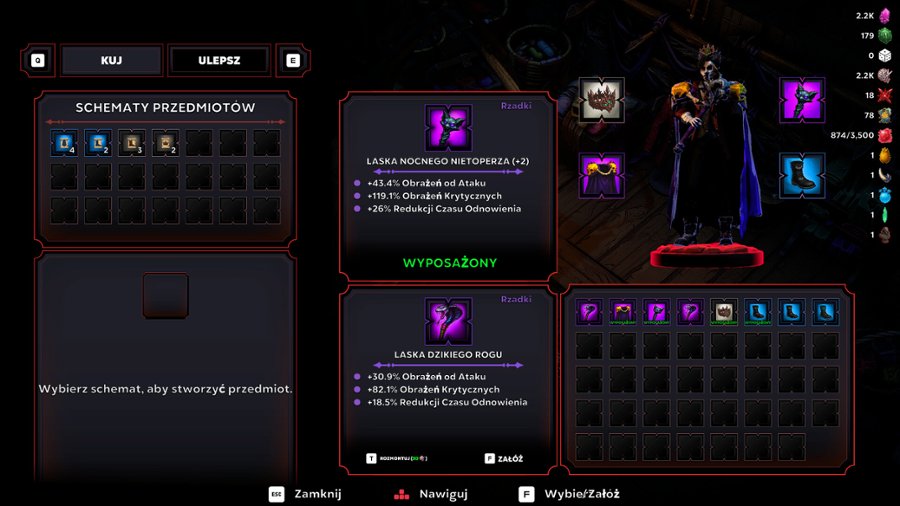The height and width of the screenshot is (506, 900).
Task: Open the ULEPSZ upgrade tab
Action: [x=219, y=60]
